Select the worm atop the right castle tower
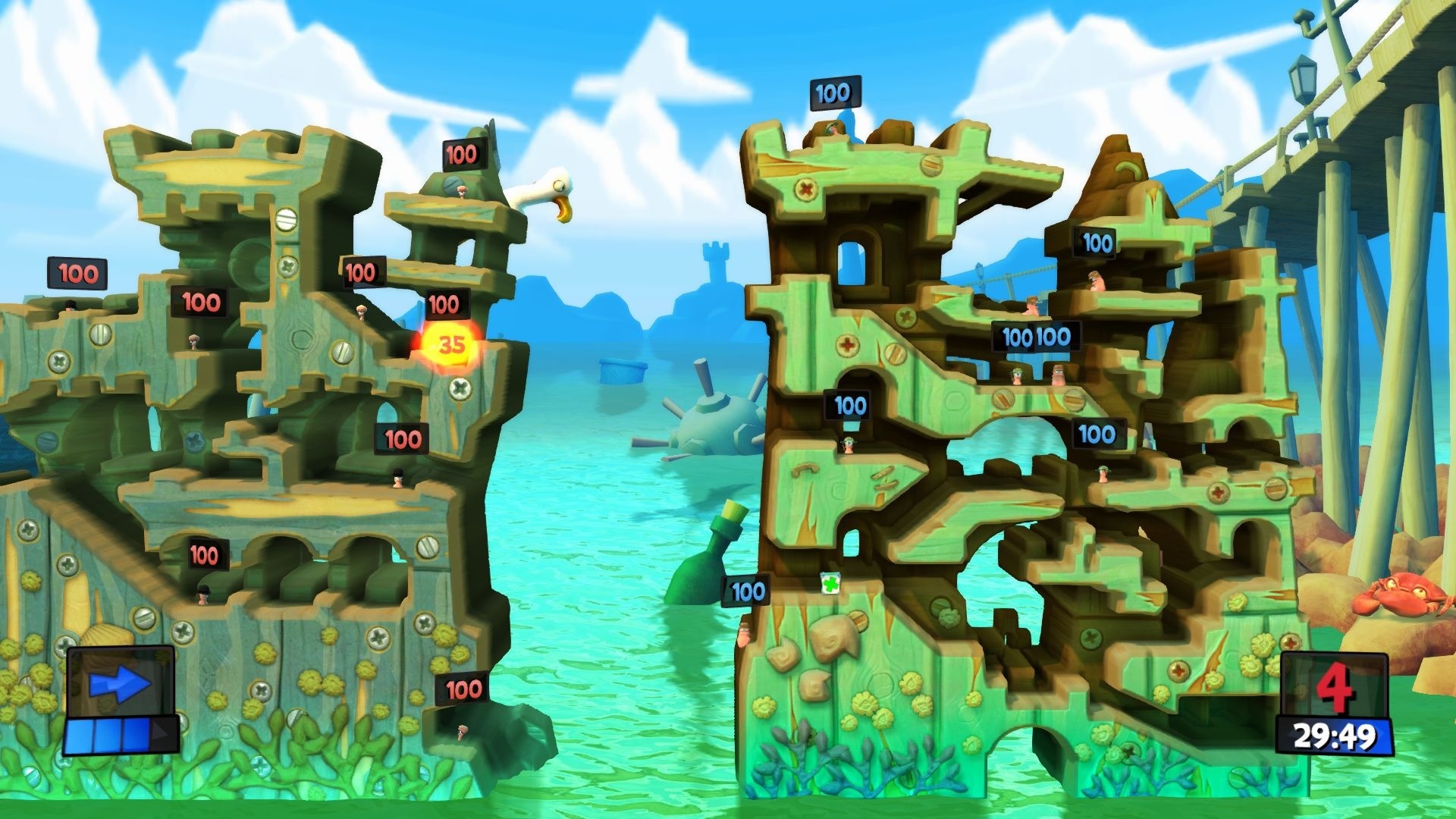This screenshot has height=819, width=1456. 834,129
